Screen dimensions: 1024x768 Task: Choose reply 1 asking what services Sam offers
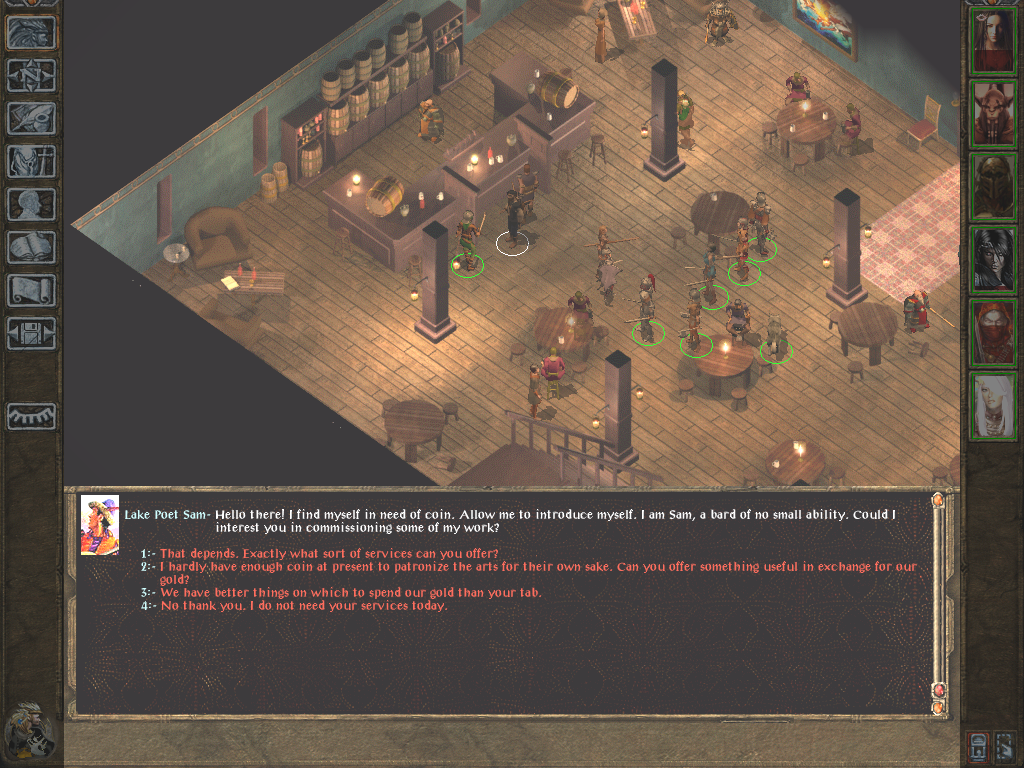click(329, 553)
